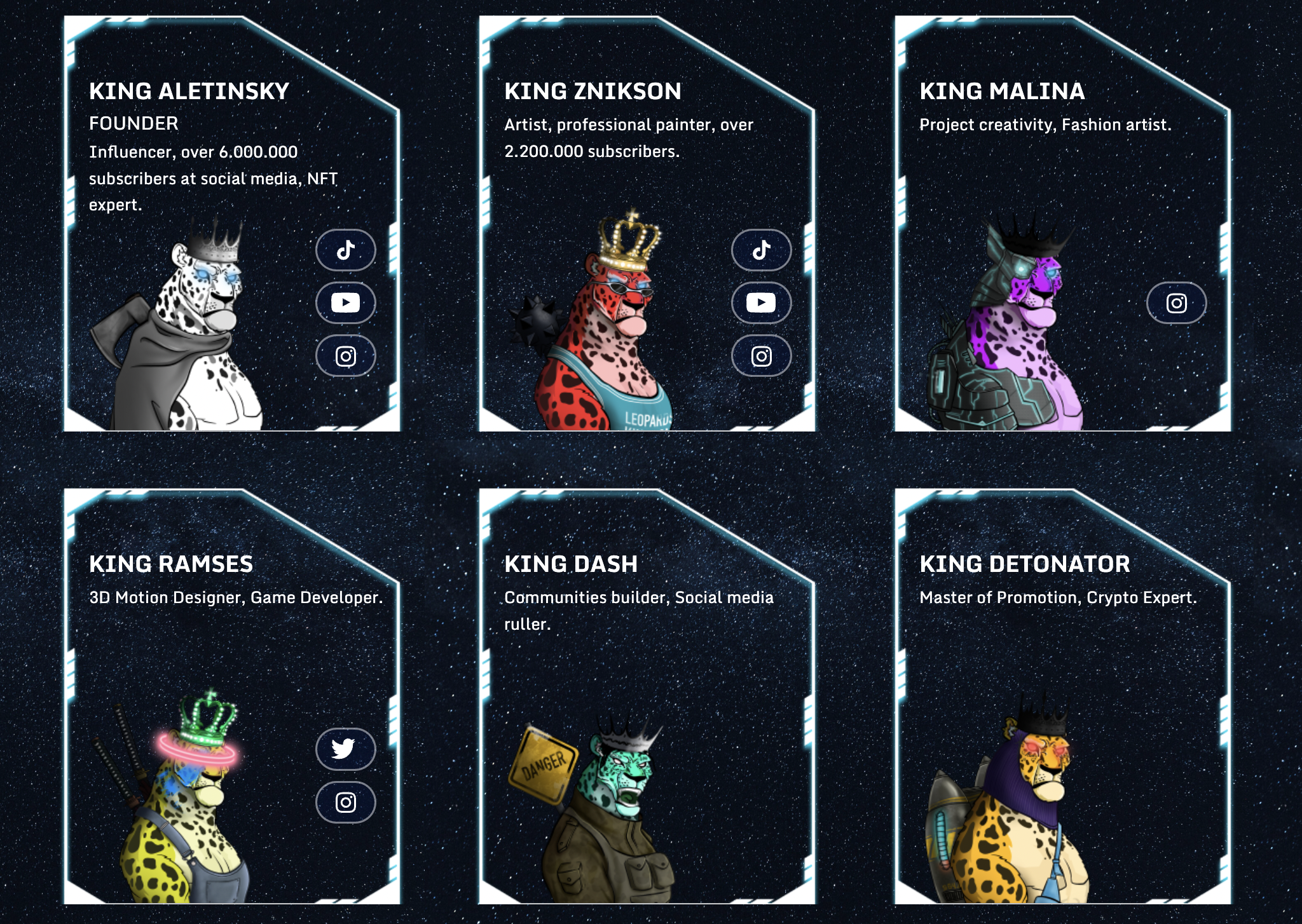Go to King Znikson's YouTube channel

point(761,302)
